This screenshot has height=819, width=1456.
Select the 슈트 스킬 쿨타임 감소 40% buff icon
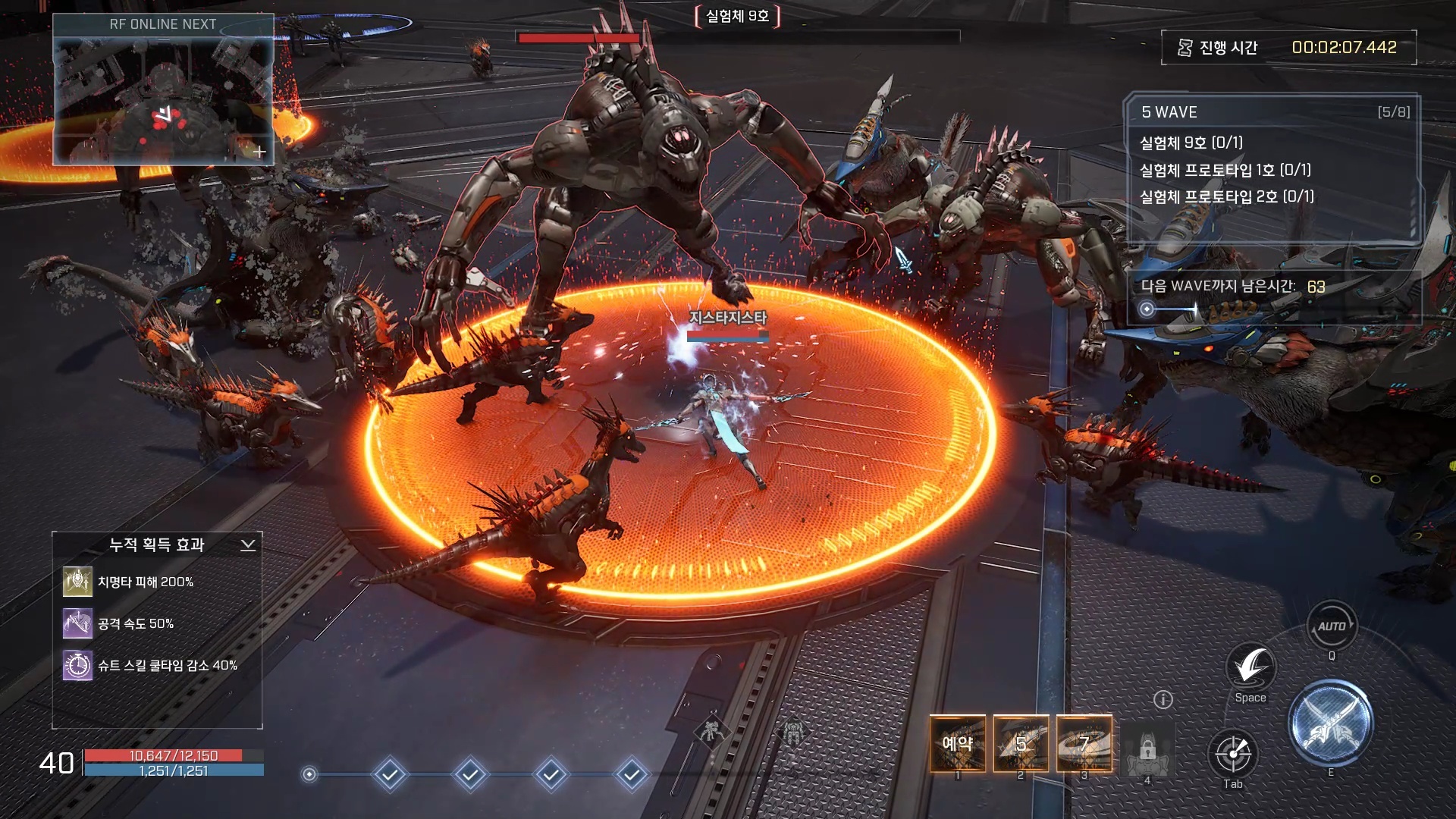click(77, 666)
